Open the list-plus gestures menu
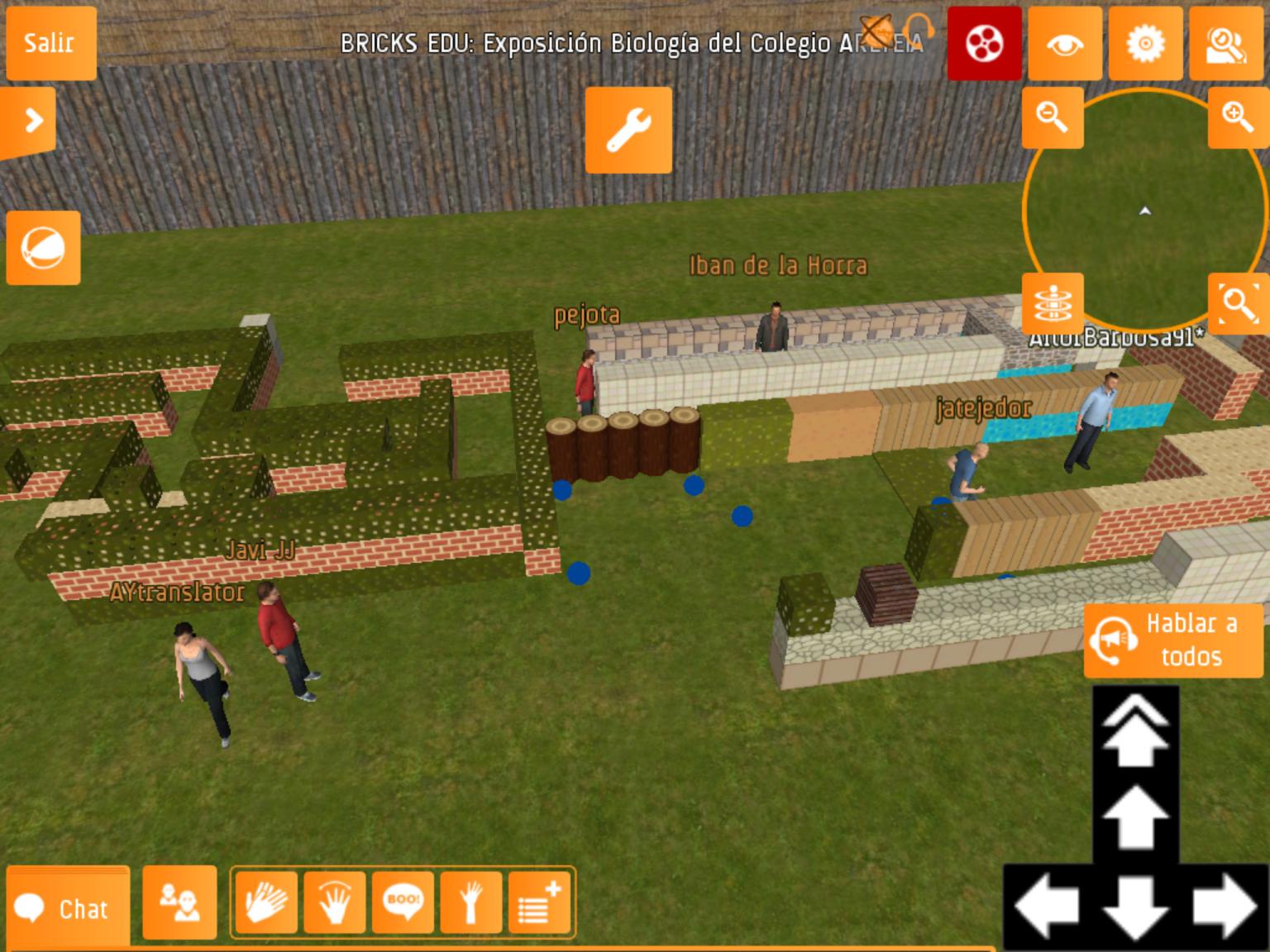This screenshot has height=952, width=1270. tap(539, 902)
